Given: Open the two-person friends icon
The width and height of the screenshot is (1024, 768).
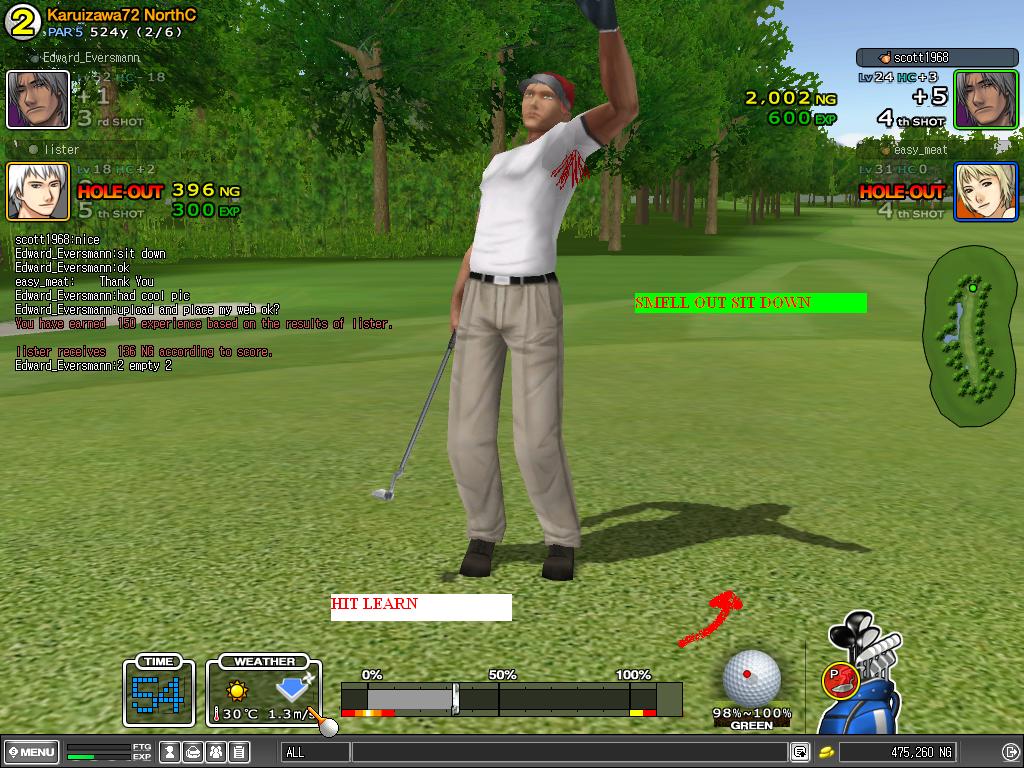Looking at the screenshot, I should click(217, 752).
